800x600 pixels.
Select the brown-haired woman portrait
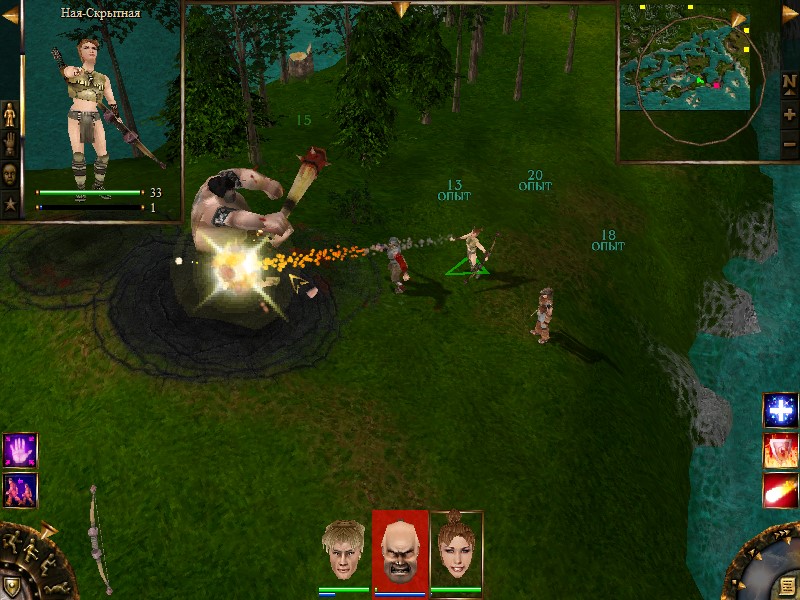coord(456,550)
